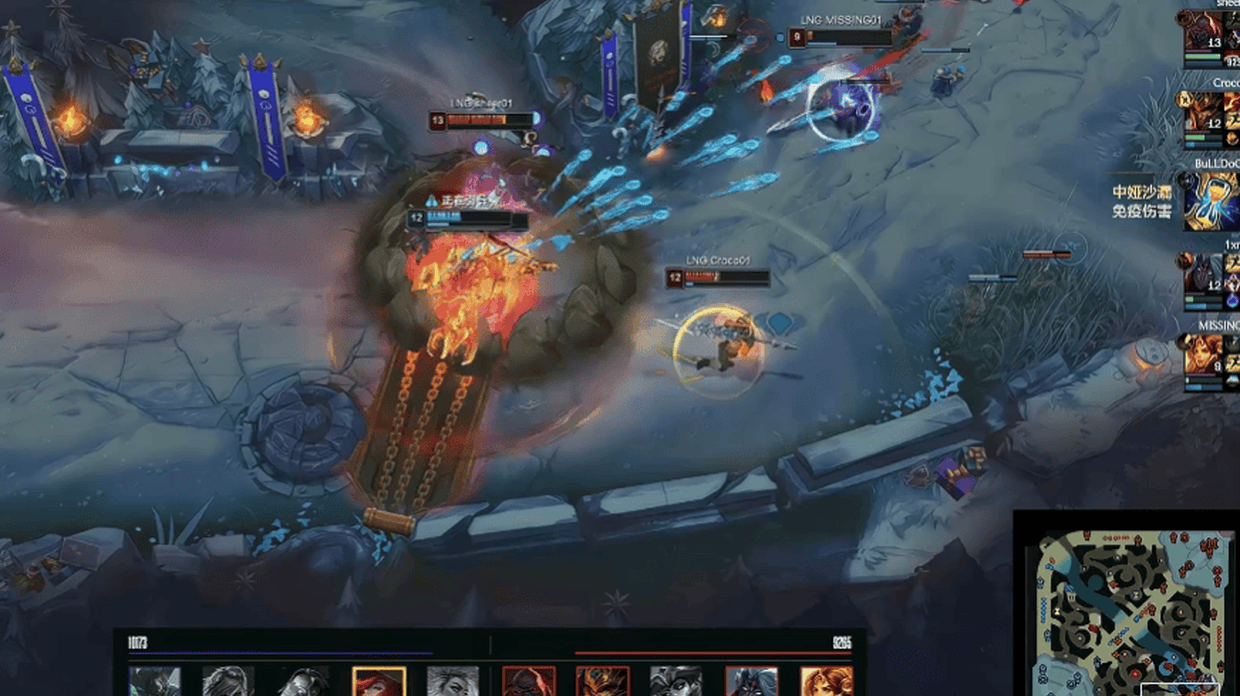Screen dimensions: 1240x696
Task: Select the level 13 champion portrait in the sidebar
Action: tap(1203, 37)
